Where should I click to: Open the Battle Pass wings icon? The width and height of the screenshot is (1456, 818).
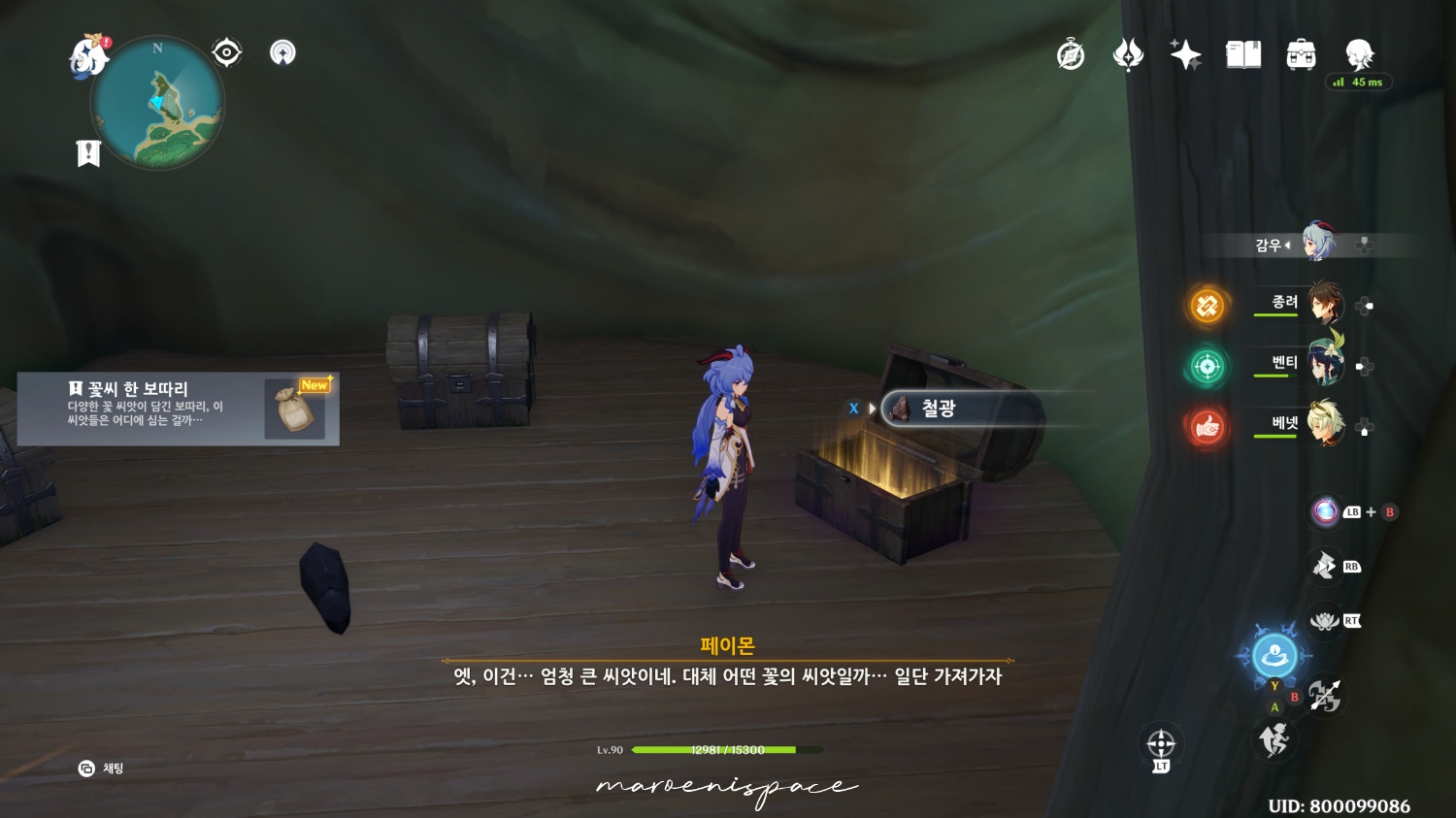click(1127, 54)
